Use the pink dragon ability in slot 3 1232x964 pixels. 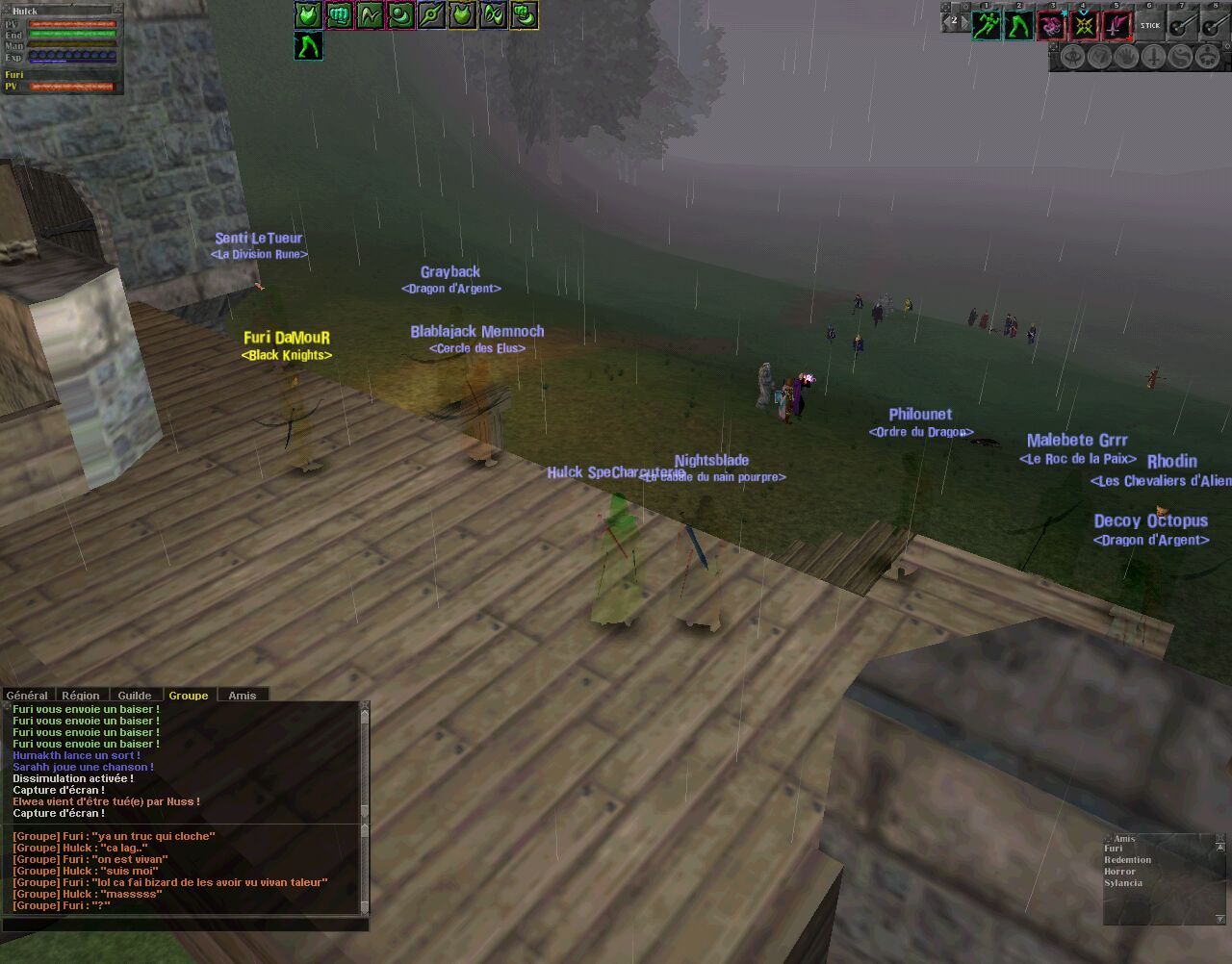click(x=1051, y=25)
